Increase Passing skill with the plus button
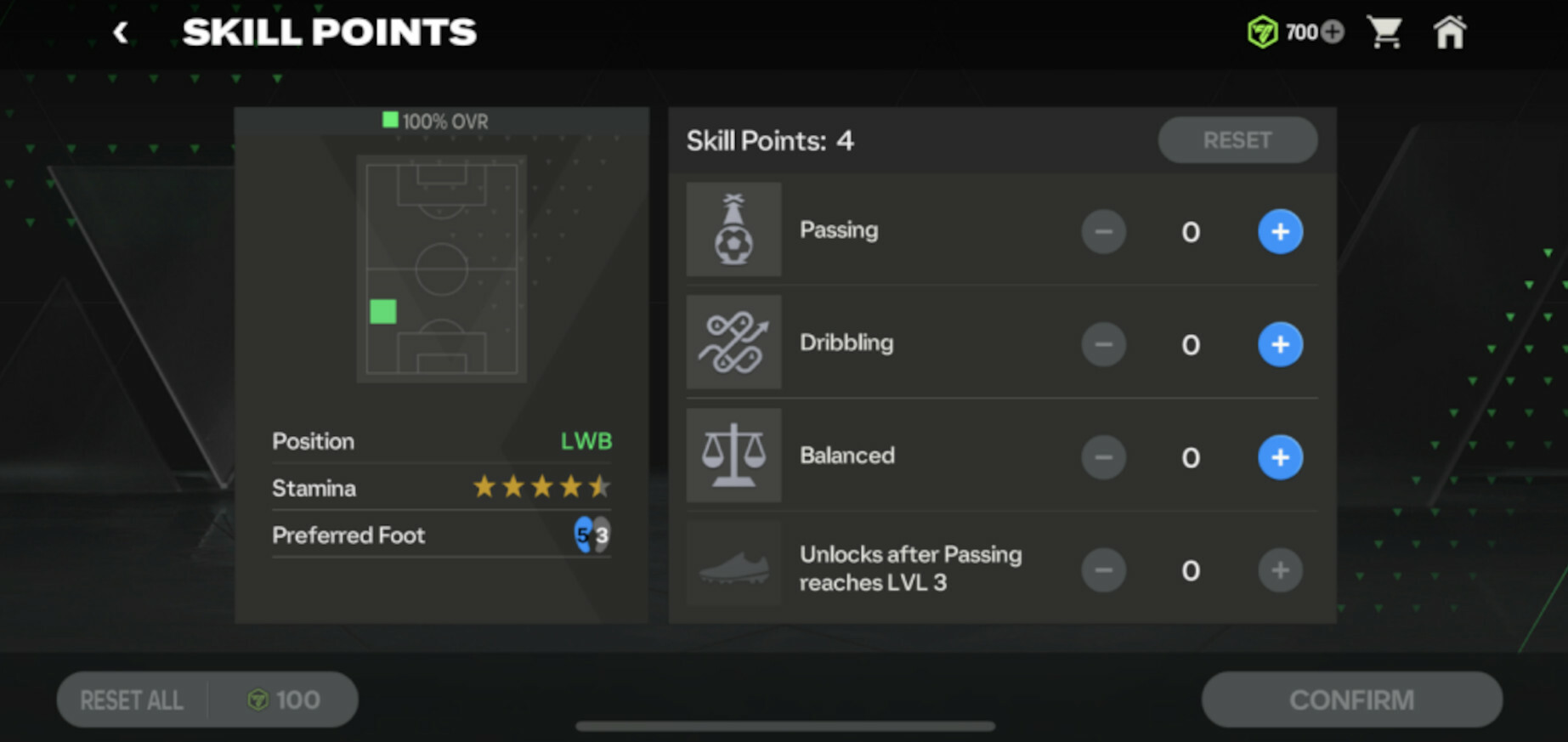The width and height of the screenshot is (1568, 742). coord(1280,231)
